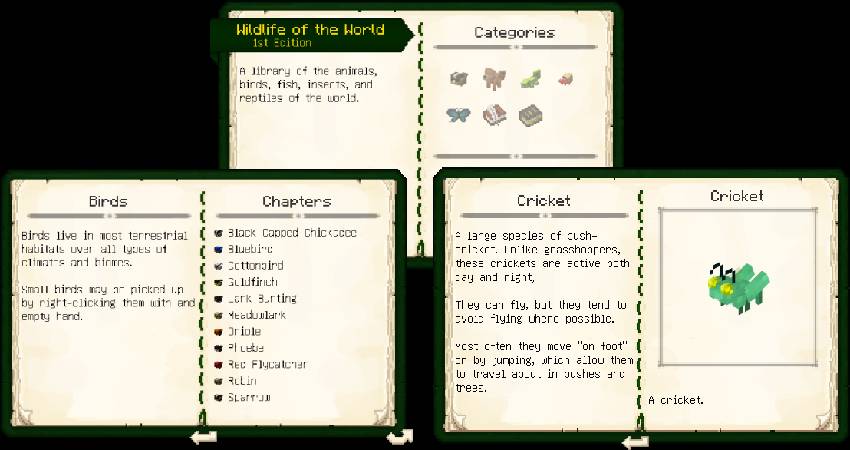This screenshot has height=450, width=850.
Task: Choose the green reptile category icon
Action: [x=531, y=78]
